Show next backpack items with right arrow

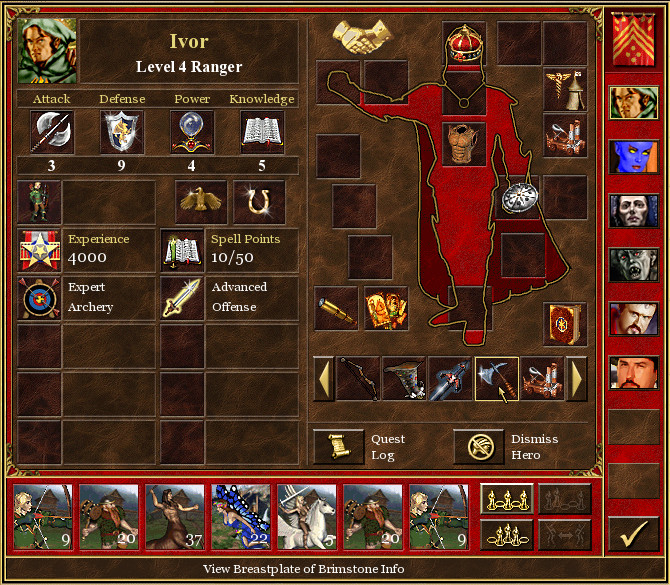click(x=577, y=379)
